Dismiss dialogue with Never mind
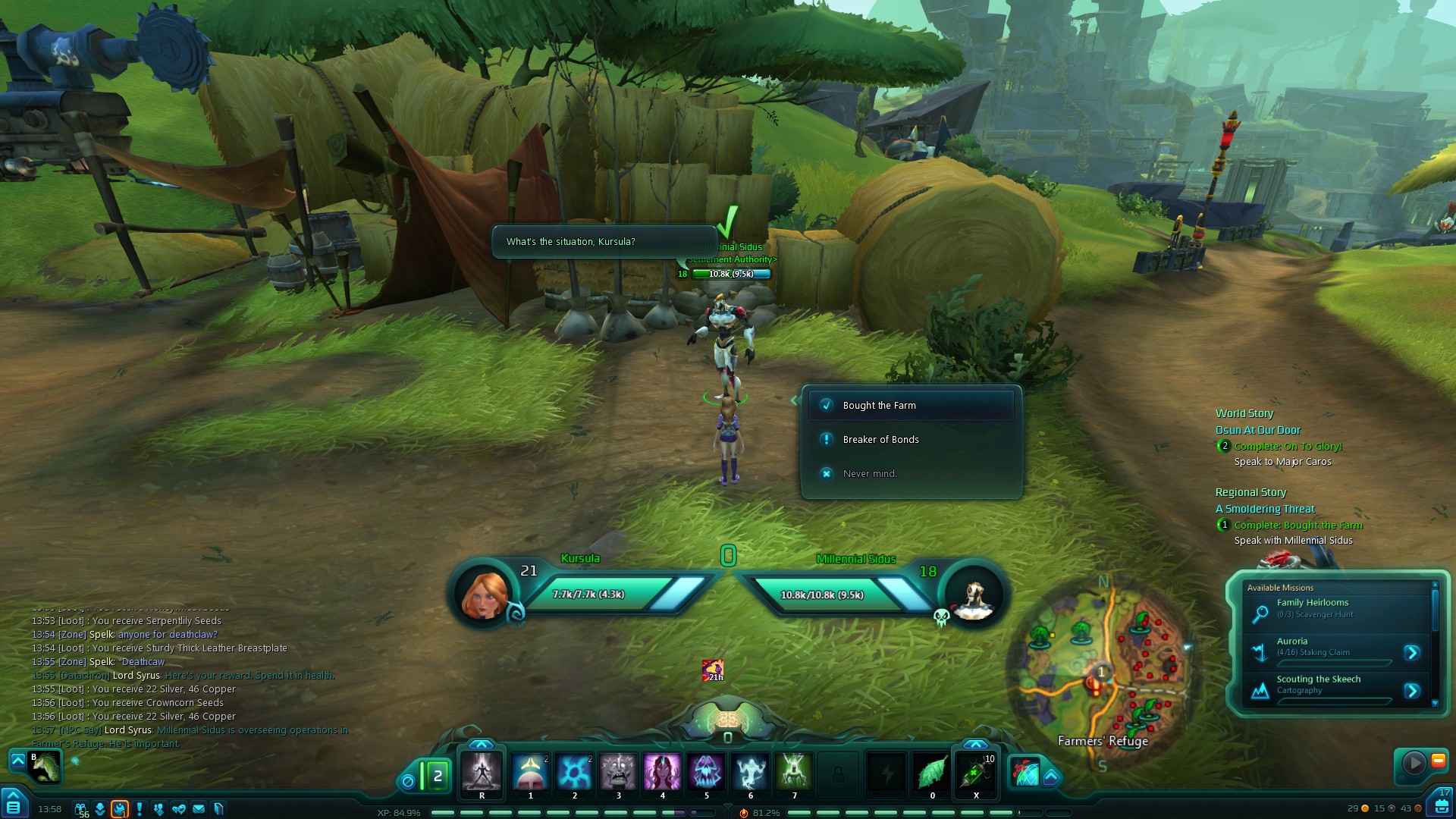 pyautogui.click(x=870, y=474)
